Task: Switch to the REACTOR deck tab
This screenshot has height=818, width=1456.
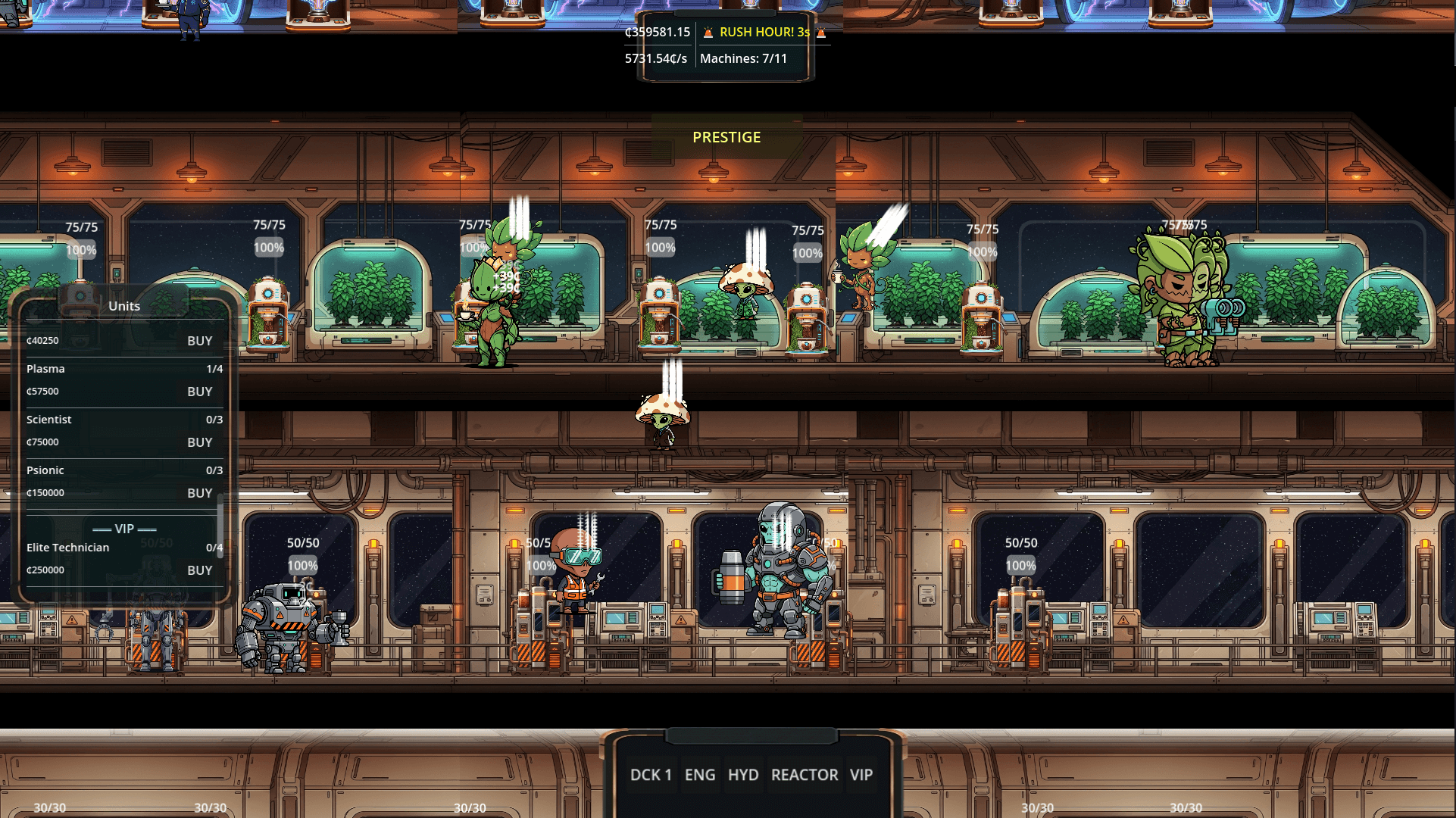Action: point(804,775)
